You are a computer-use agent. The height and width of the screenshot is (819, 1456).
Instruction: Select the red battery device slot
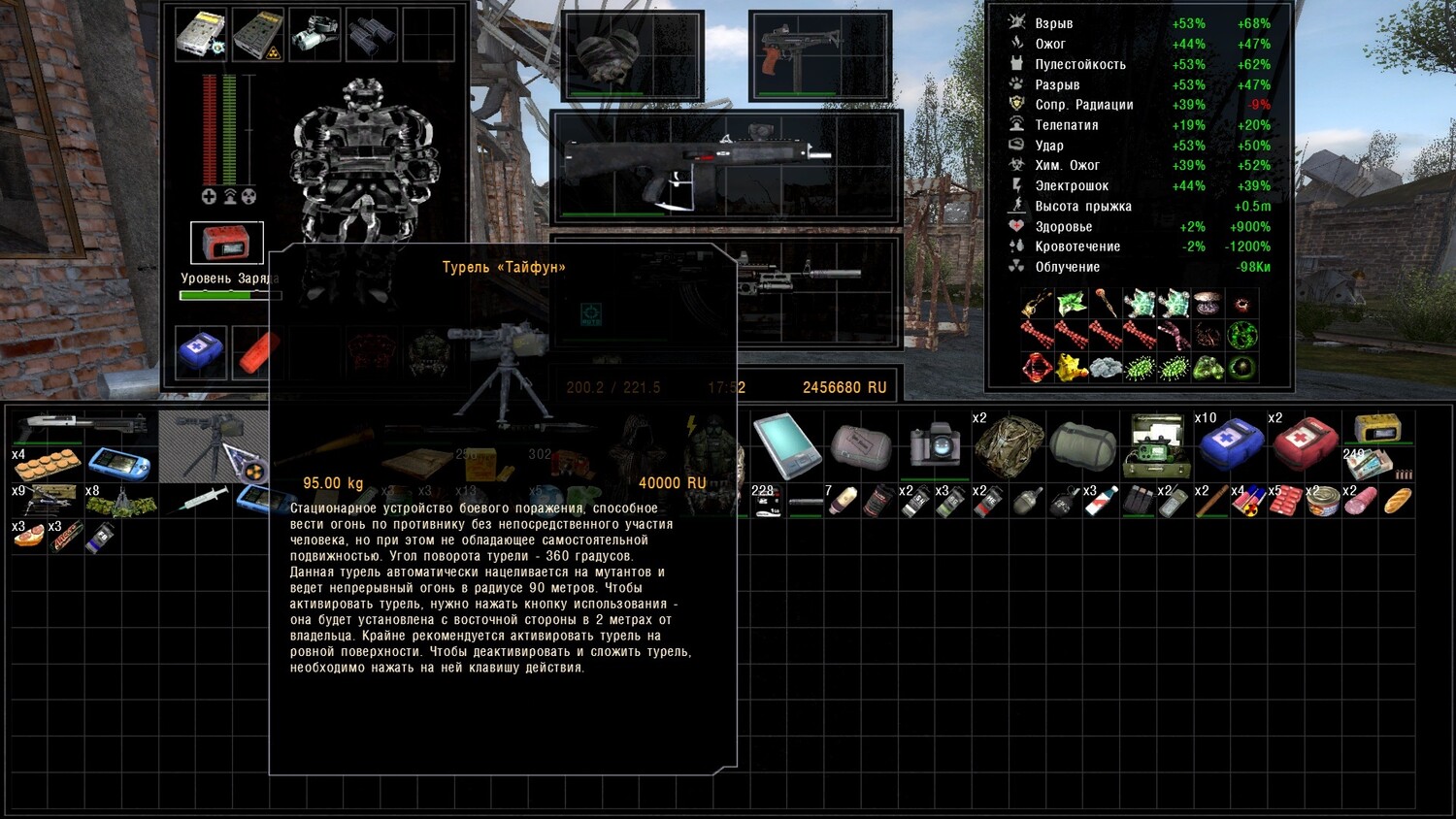(x=226, y=243)
